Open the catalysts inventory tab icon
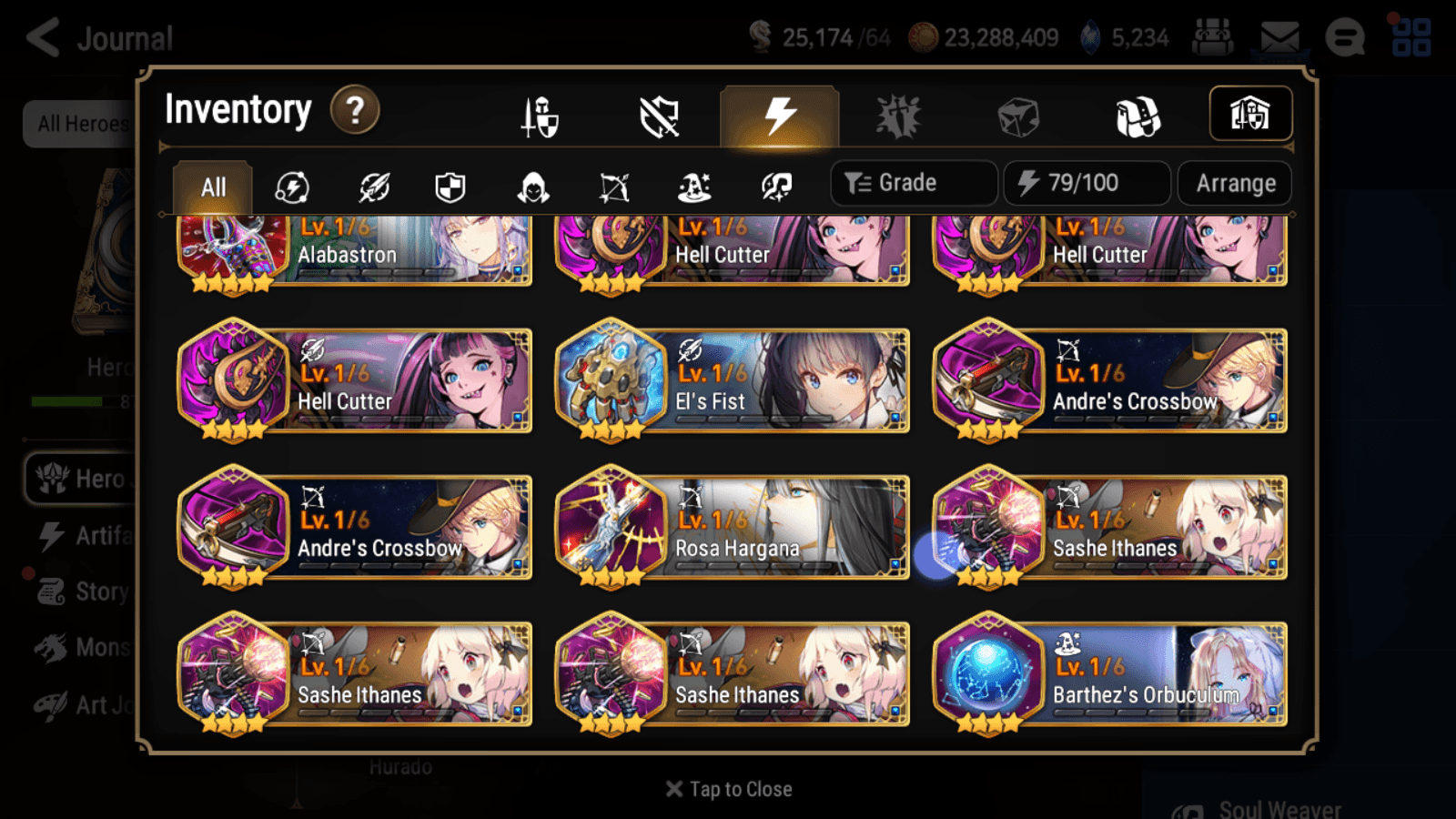This screenshot has width=1456, height=819. [x=1016, y=115]
